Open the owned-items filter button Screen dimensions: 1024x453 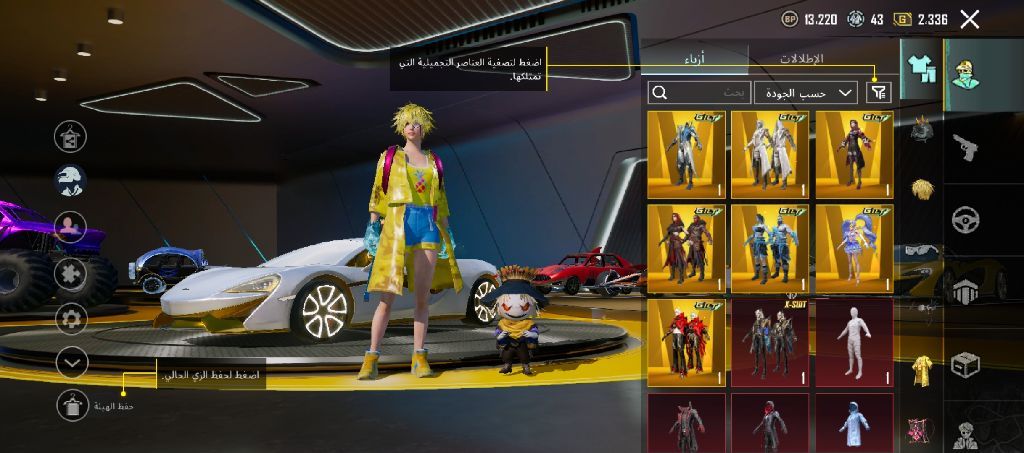[879, 93]
